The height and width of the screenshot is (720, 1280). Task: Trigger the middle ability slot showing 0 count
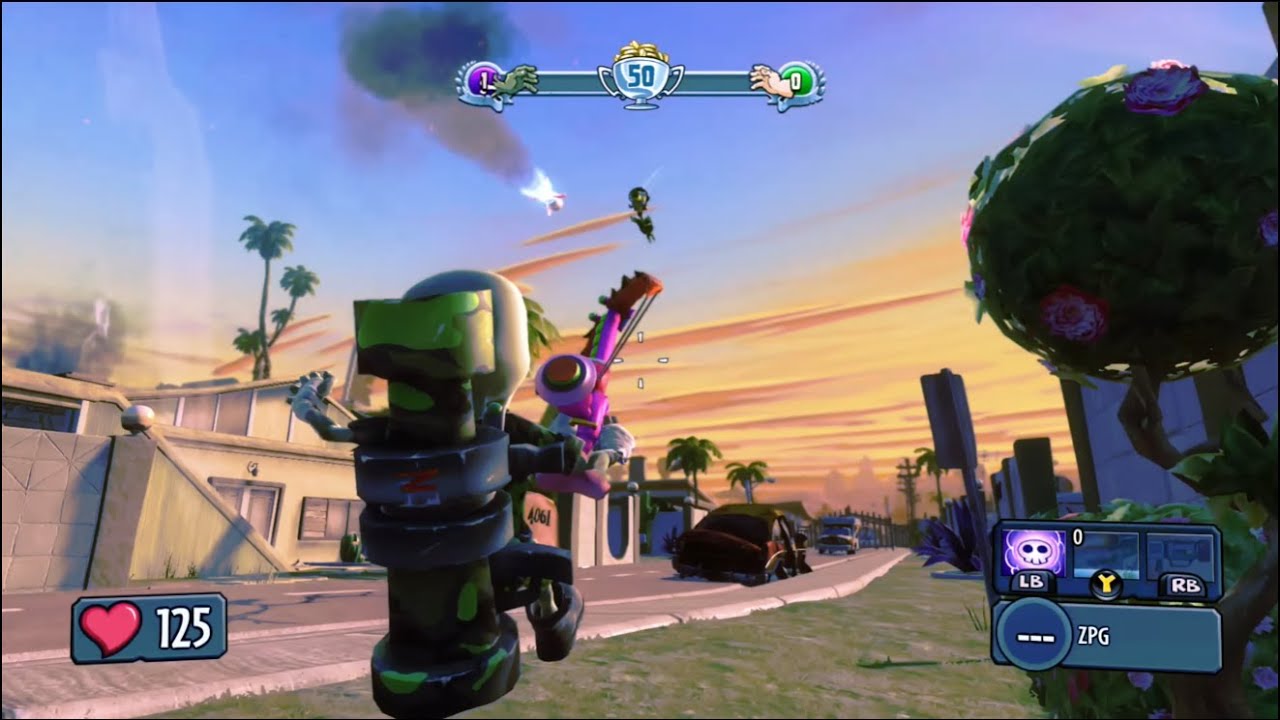pyautogui.click(x=1105, y=556)
